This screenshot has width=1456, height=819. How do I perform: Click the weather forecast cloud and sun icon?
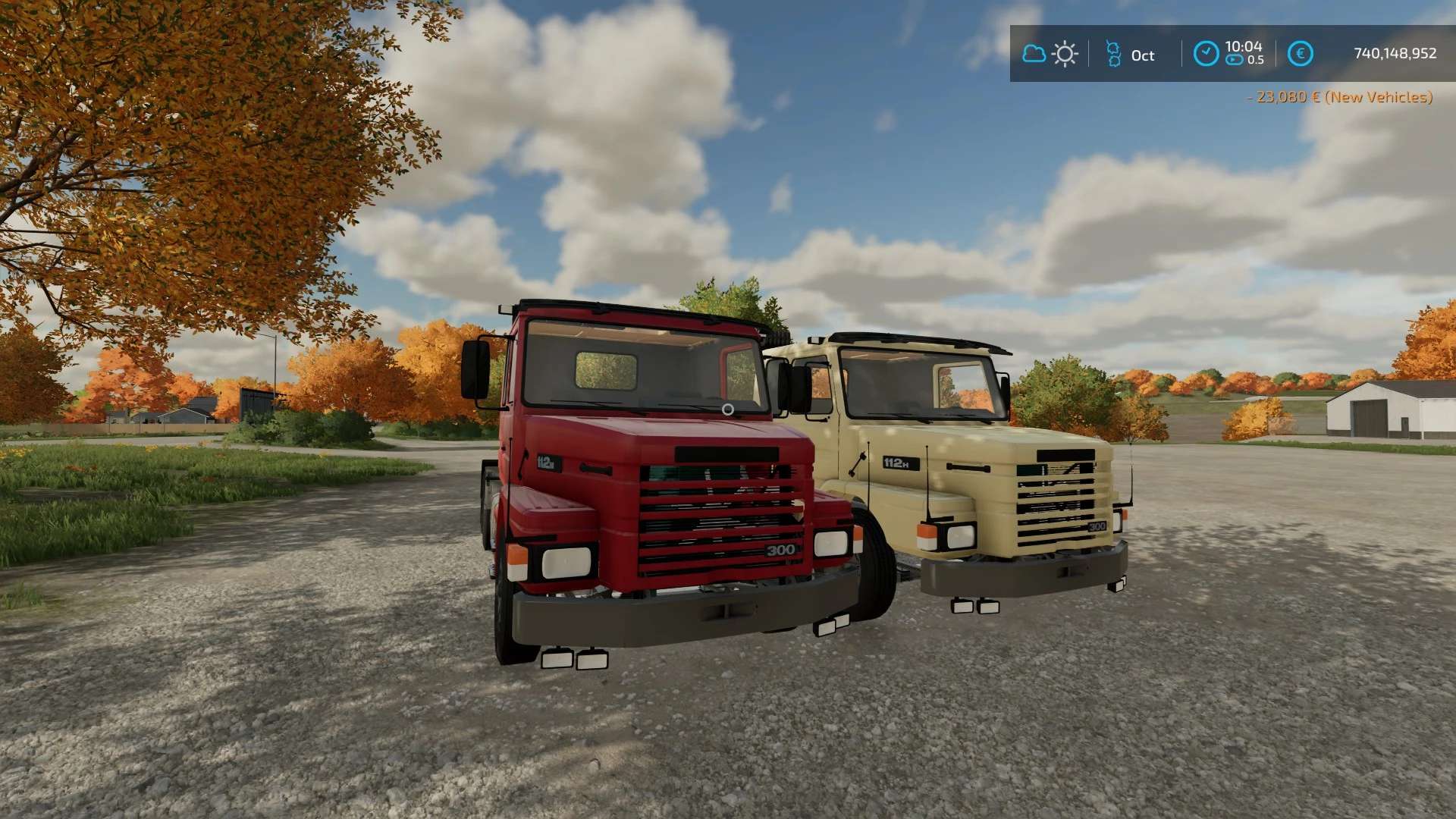point(1050,54)
